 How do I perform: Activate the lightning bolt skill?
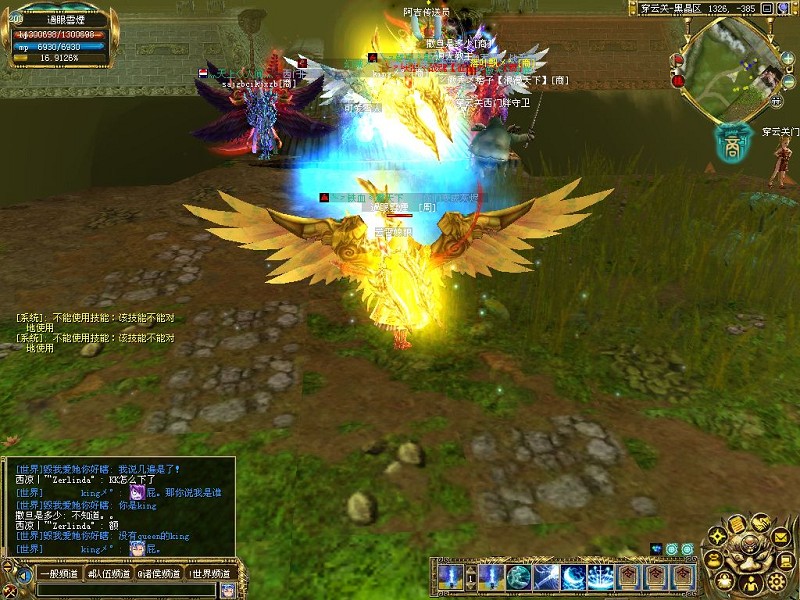tap(546, 577)
